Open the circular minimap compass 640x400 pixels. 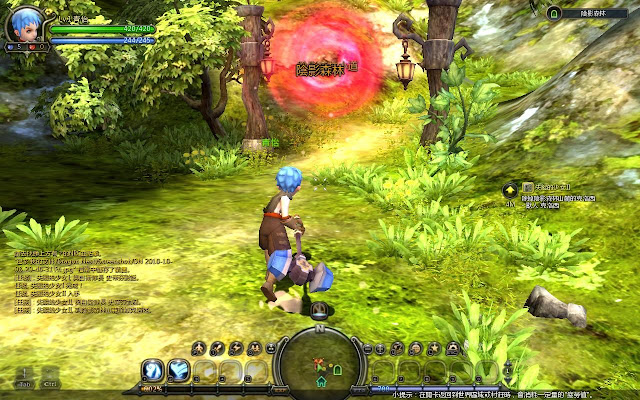(x=319, y=362)
